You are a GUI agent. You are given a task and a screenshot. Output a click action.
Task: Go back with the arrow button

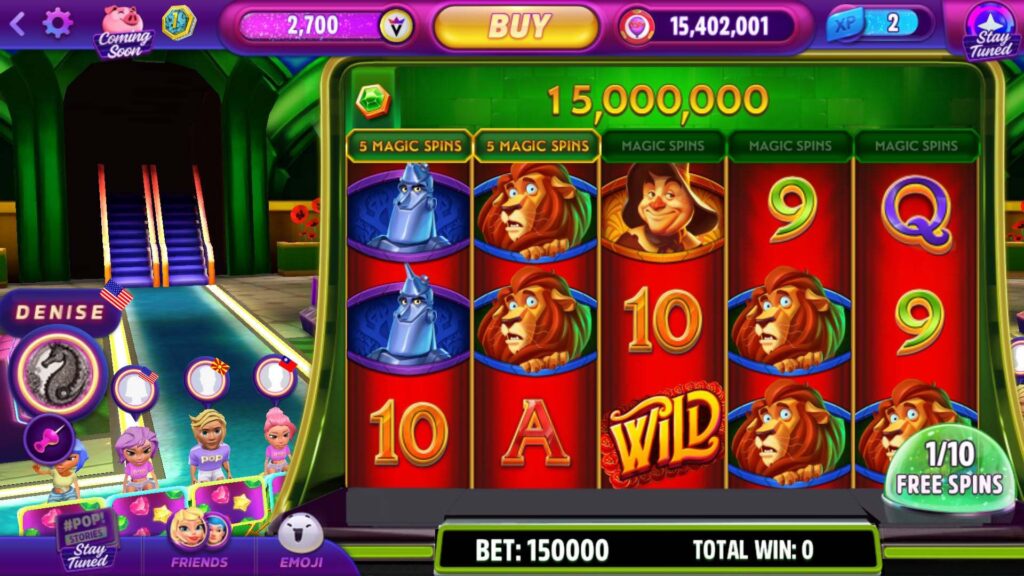17,24
